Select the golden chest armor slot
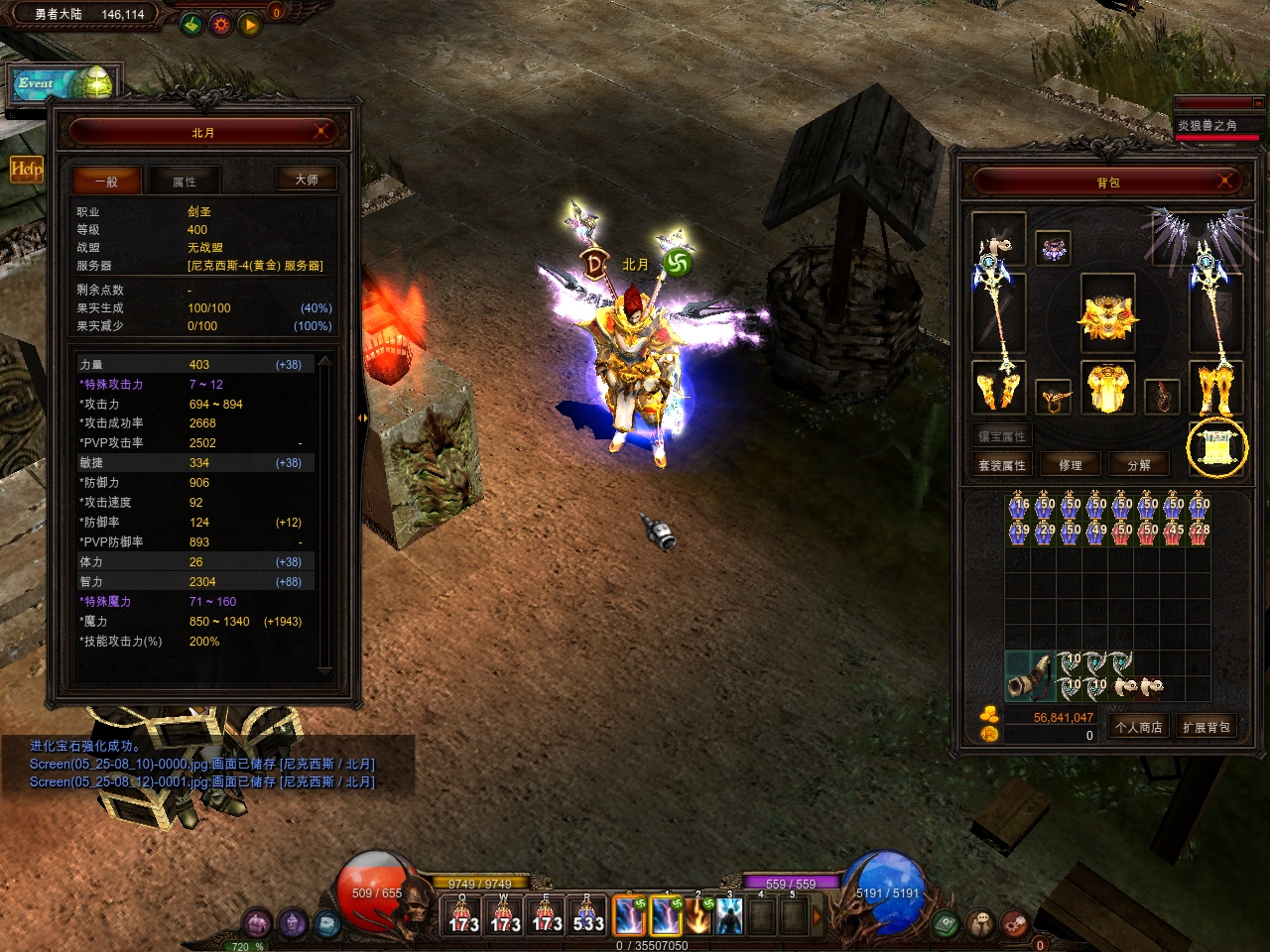 (1107, 388)
